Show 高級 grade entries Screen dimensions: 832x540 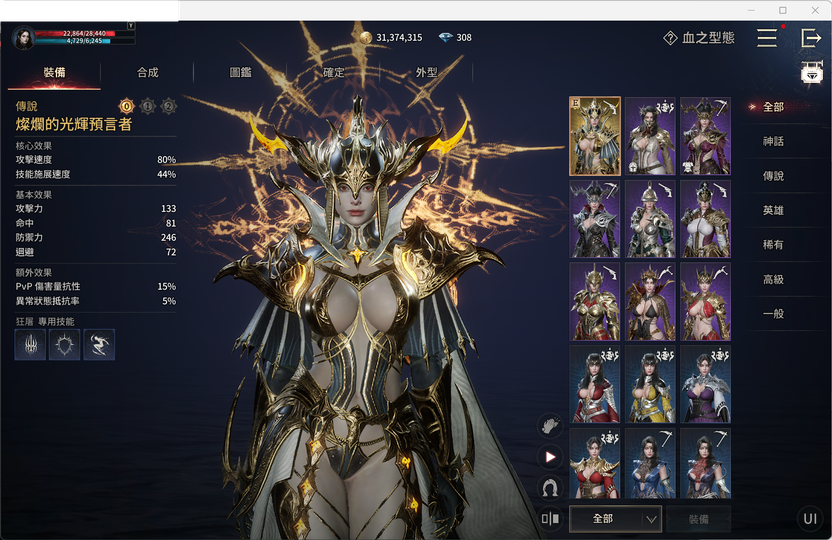tap(773, 280)
